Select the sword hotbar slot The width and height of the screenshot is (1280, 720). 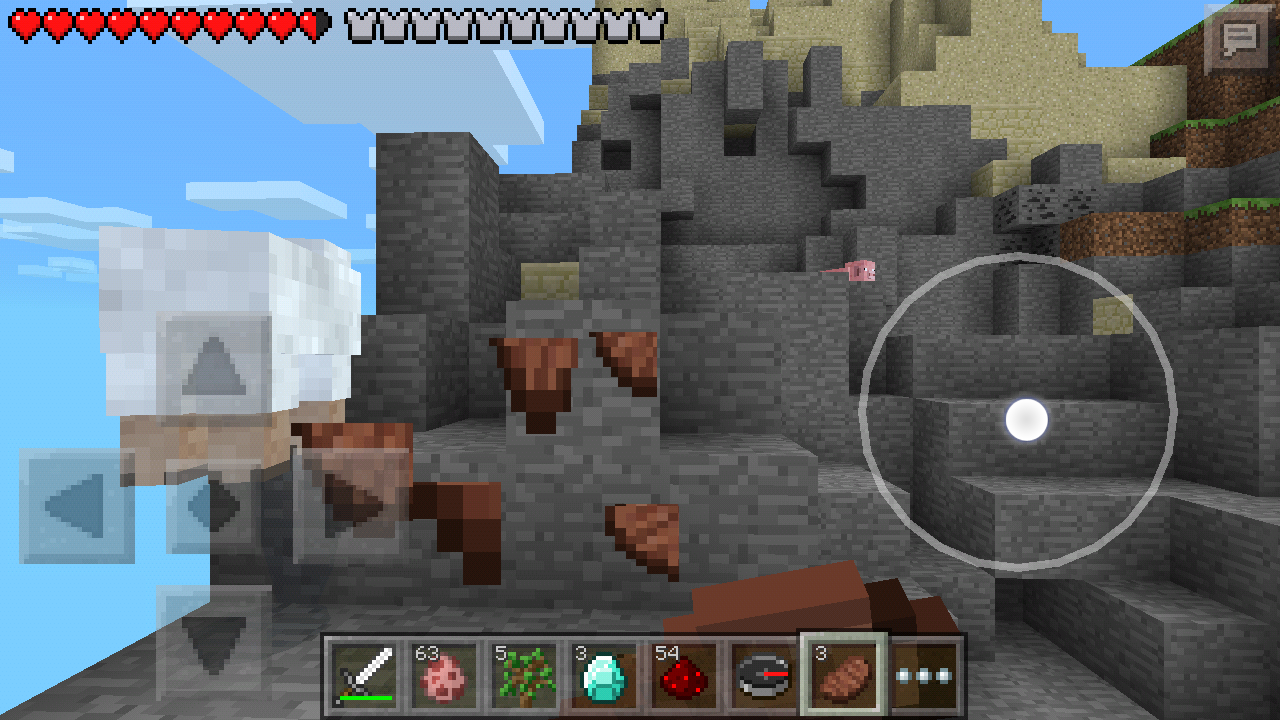pos(363,675)
